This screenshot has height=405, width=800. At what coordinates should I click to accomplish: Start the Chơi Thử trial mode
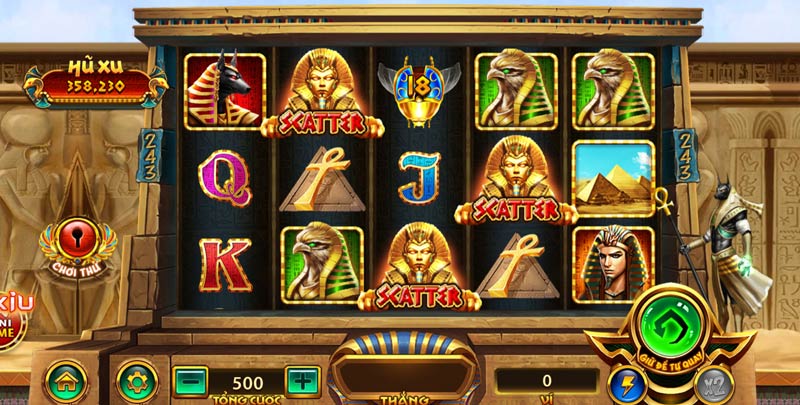tap(77, 245)
